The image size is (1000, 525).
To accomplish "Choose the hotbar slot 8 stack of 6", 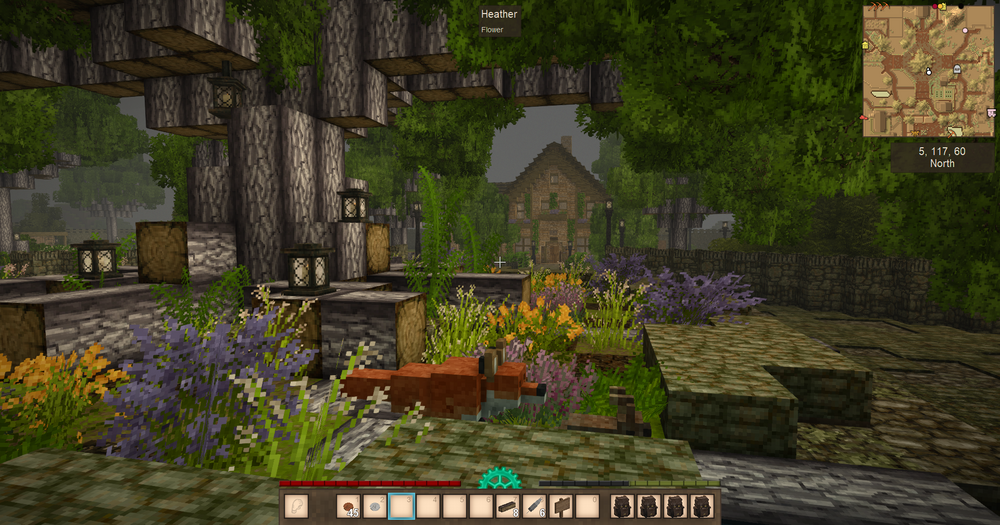I will click(535, 507).
